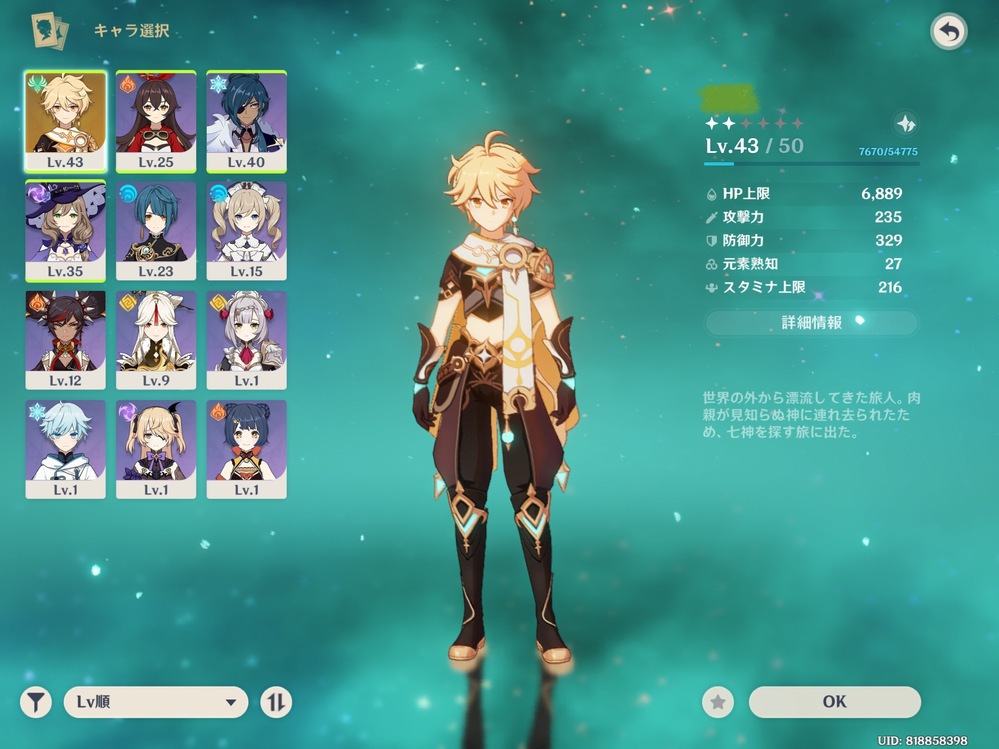This screenshot has width=999, height=749.
Task: Choose Amber at Lv.25
Action: [156, 121]
